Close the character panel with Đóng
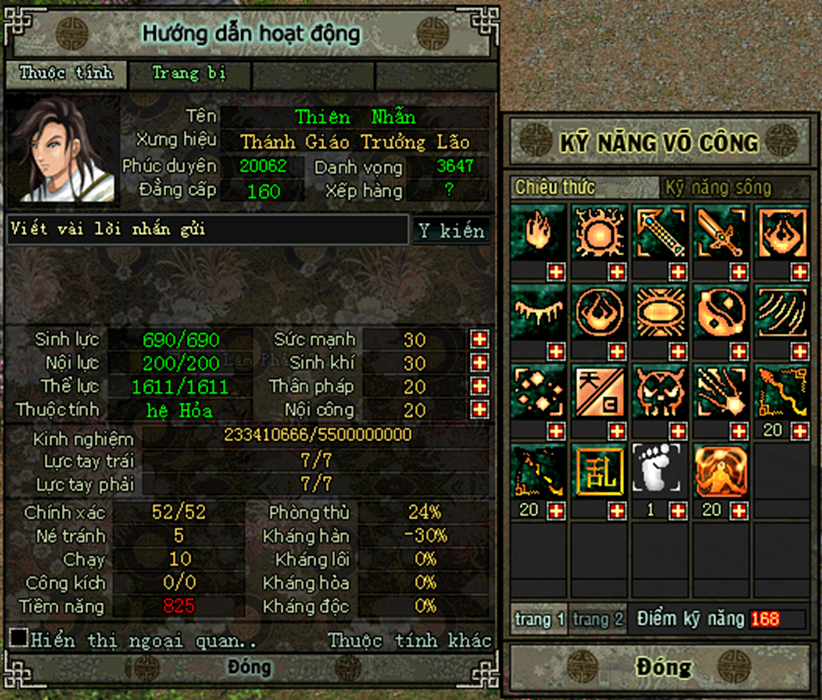 [x=249, y=667]
